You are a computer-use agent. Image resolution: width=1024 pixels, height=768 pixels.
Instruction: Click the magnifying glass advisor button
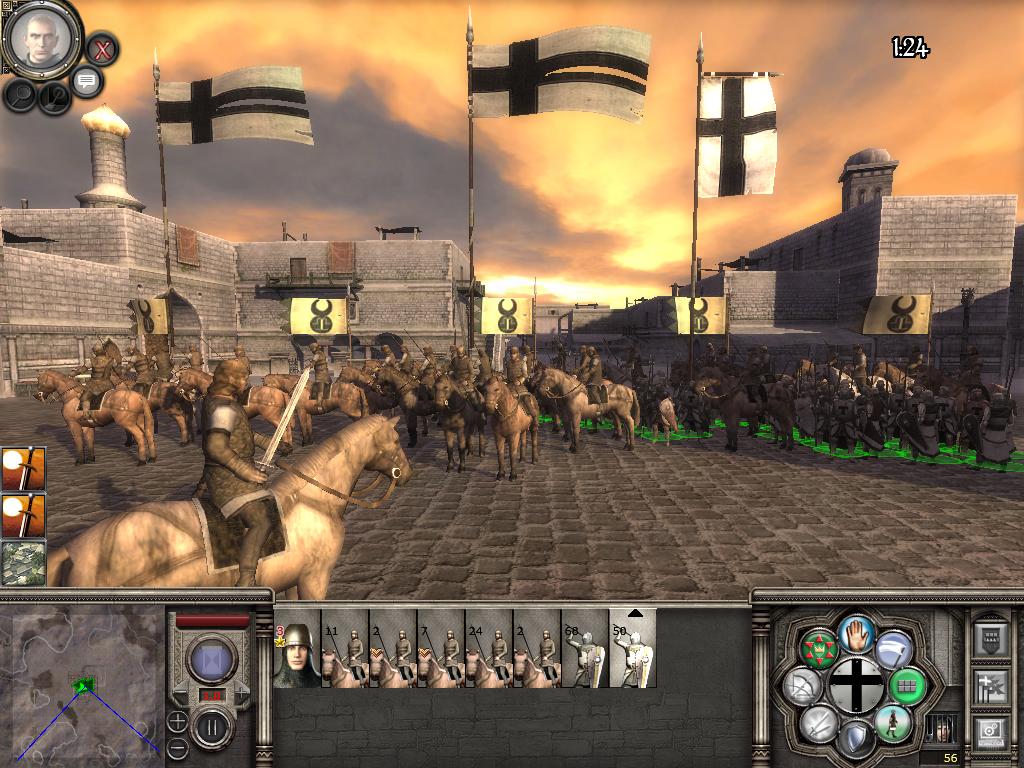(x=20, y=94)
